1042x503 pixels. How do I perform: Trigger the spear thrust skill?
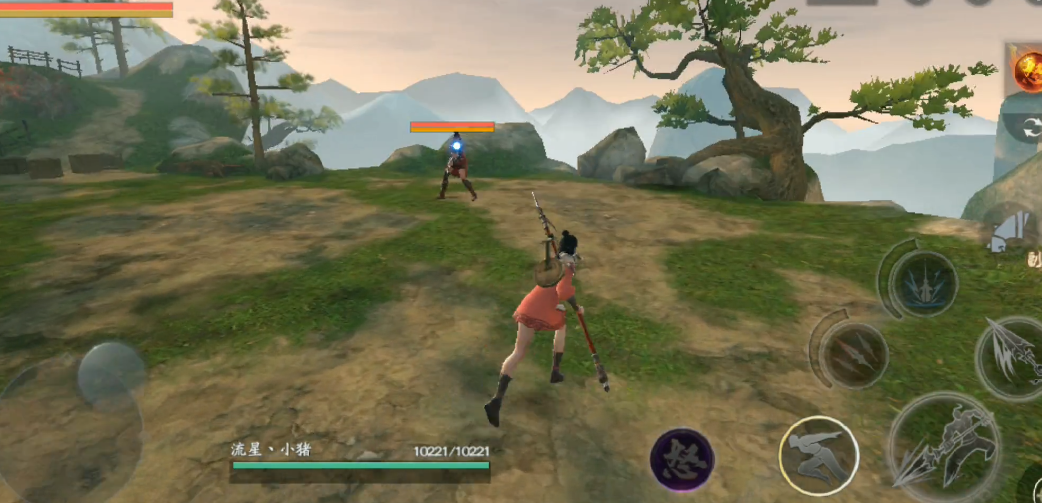(1007, 357)
